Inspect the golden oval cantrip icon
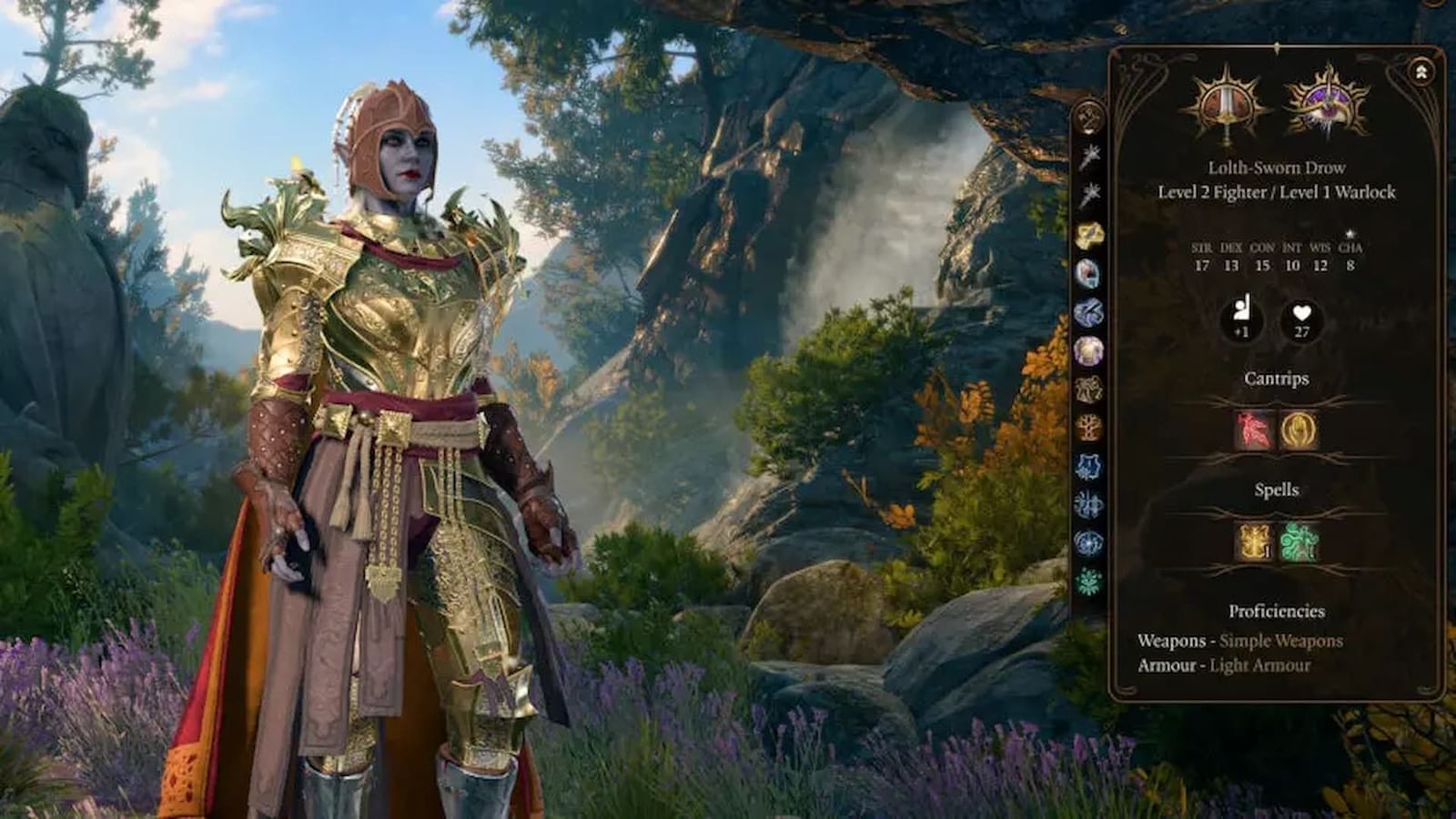The height and width of the screenshot is (819, 1456). (1298, 430)
